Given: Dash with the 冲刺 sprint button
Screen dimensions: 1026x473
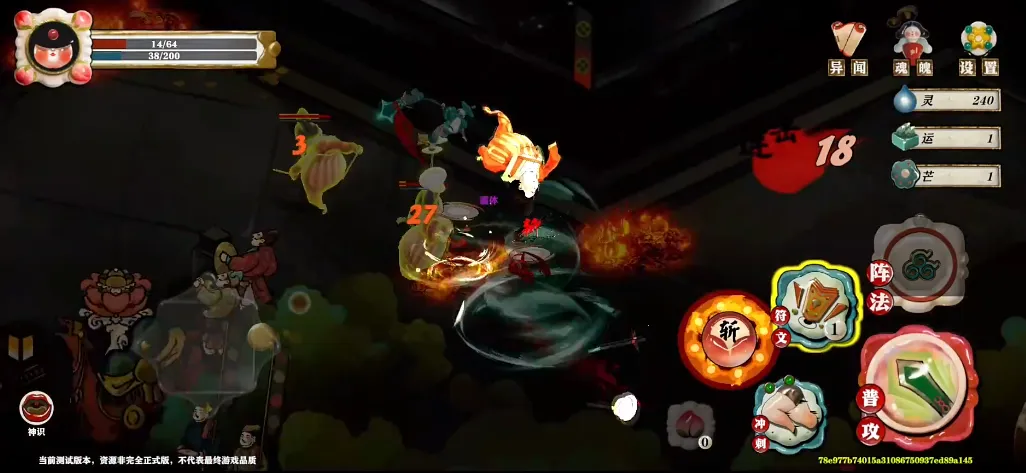Looking at the screenshot, I should pos(790,414).
